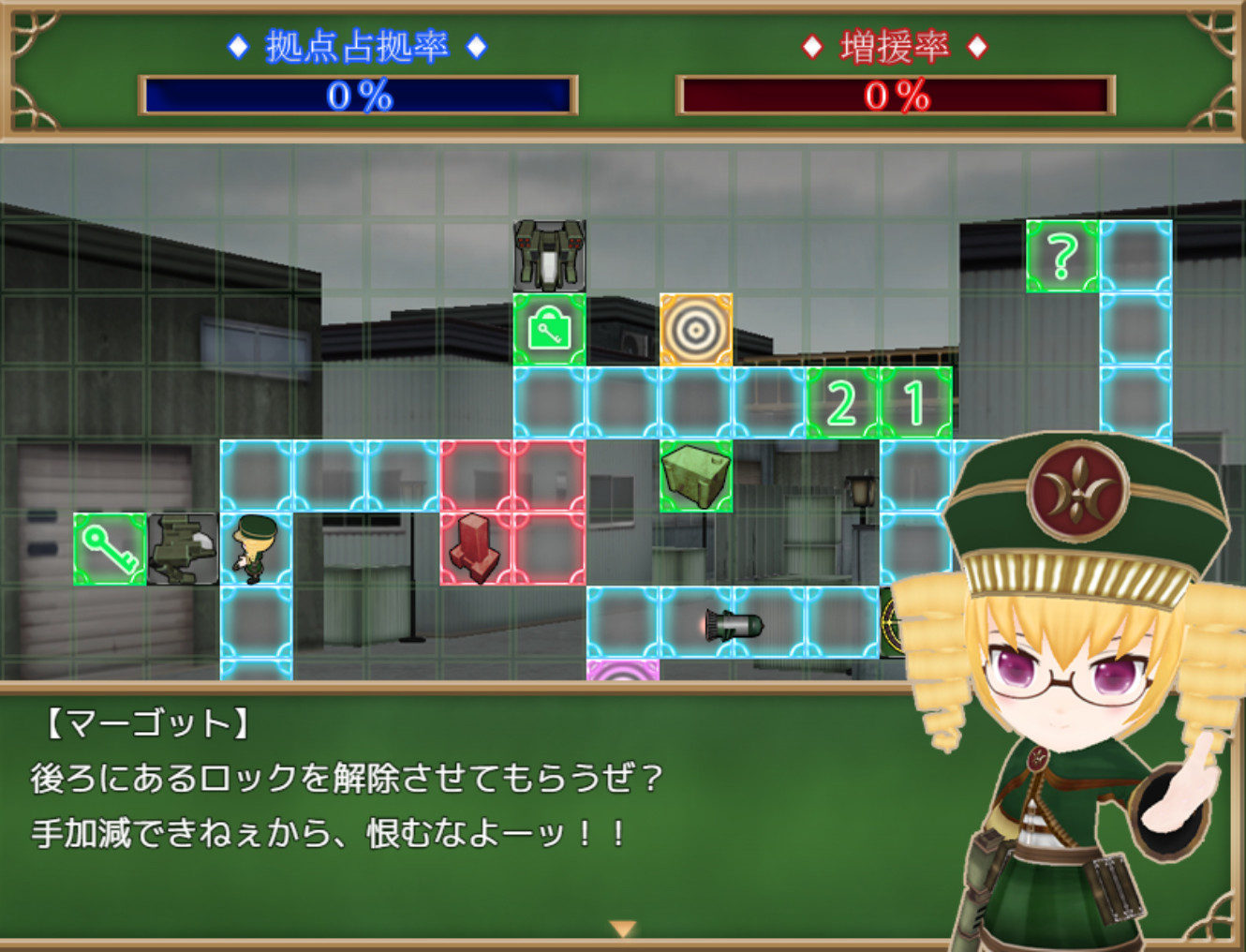
Task: Click the blue 0% capture progress bar
Action: coord(356,94)
